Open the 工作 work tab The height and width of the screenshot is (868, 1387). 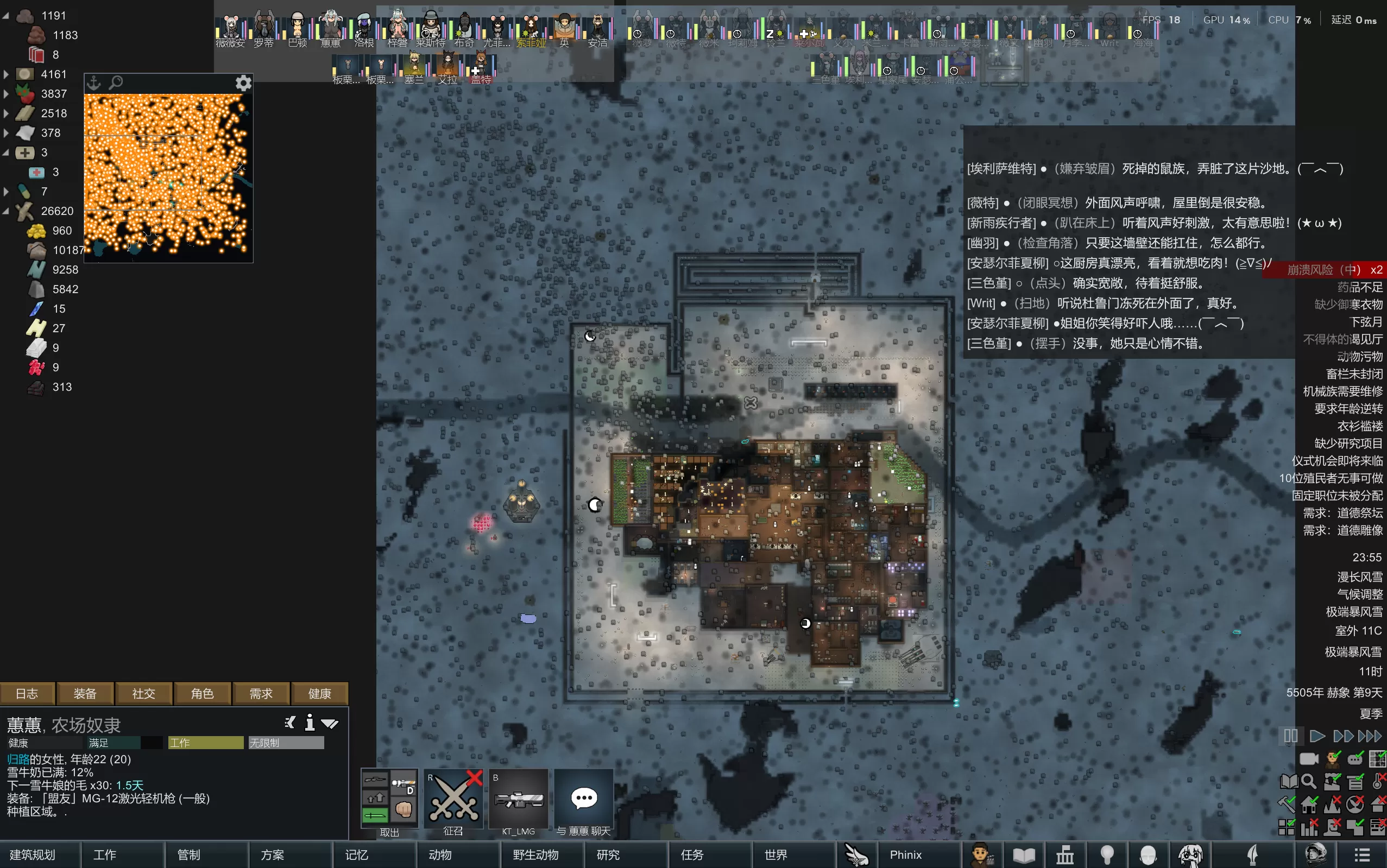tap(104, 855)
